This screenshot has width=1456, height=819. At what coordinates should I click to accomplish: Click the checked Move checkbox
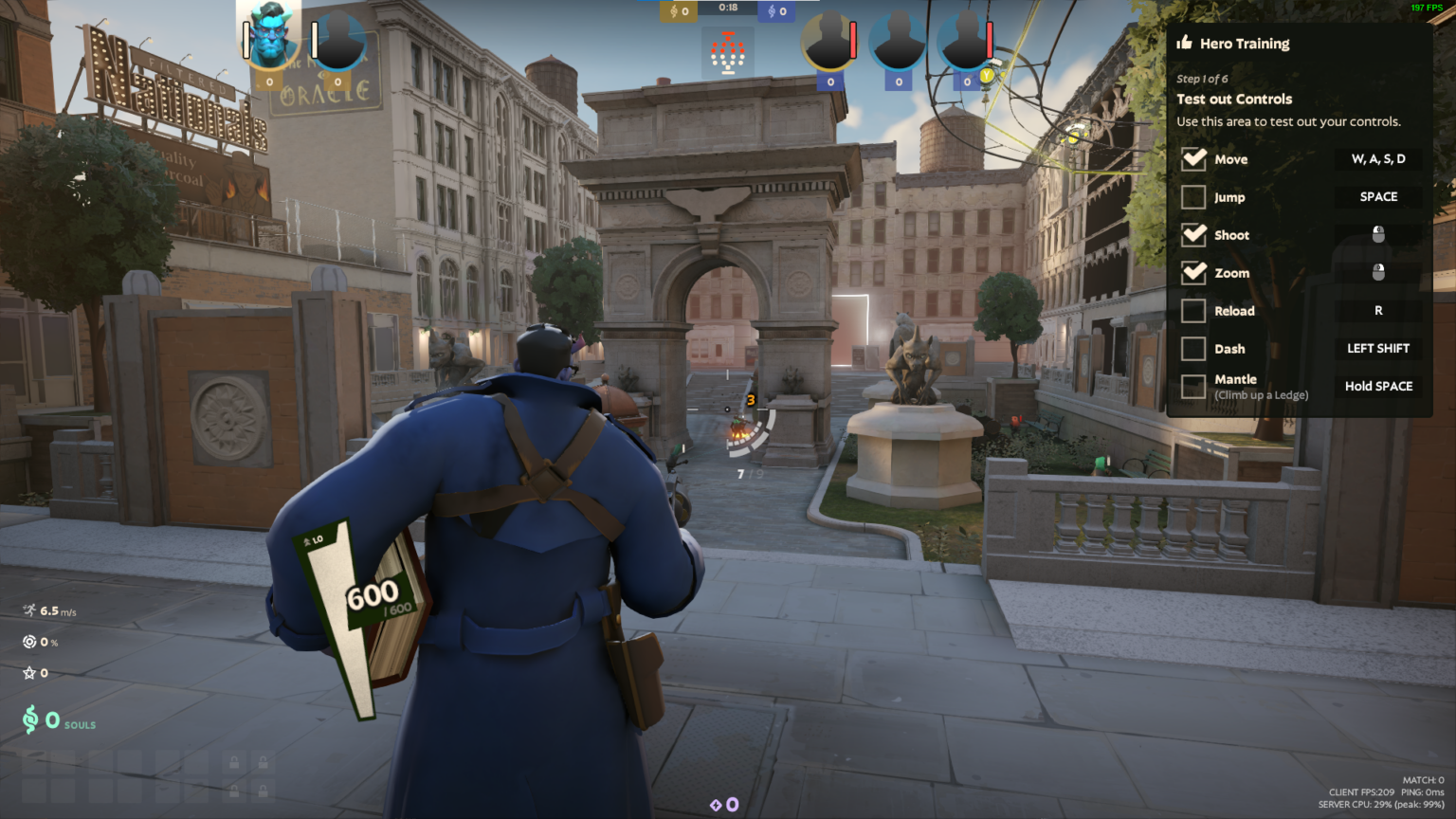point(1193,159)
